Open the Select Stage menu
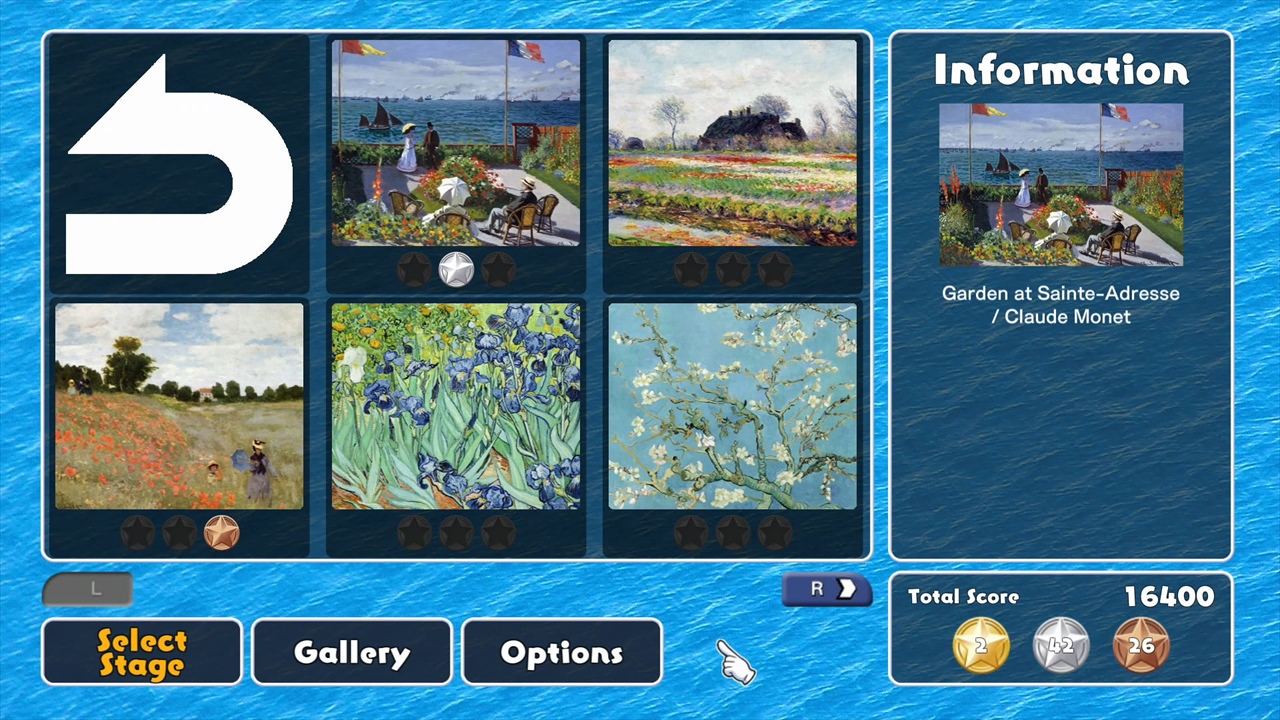 click(x=141, y=652)
